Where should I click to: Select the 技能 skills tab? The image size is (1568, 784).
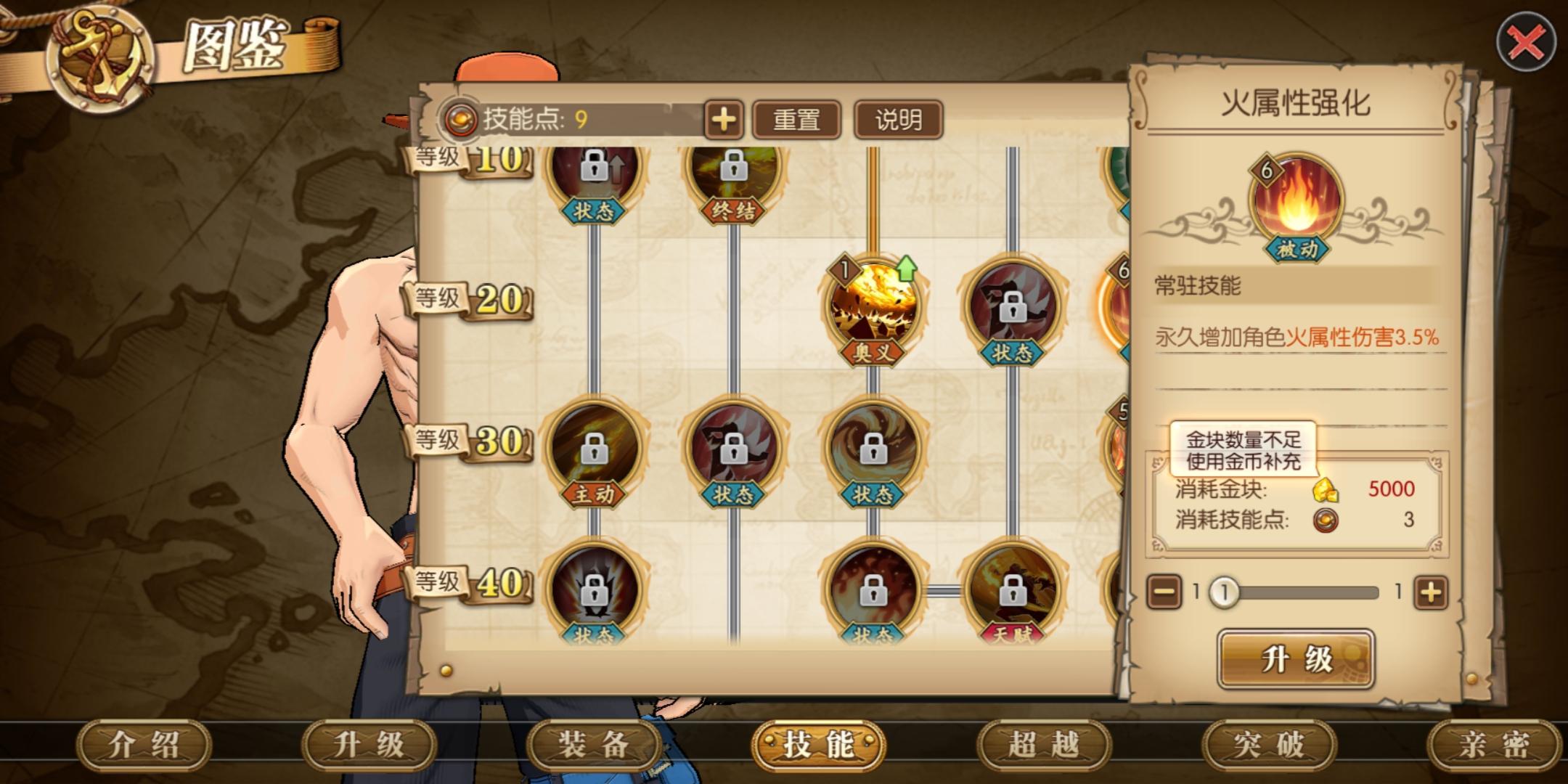819,745
